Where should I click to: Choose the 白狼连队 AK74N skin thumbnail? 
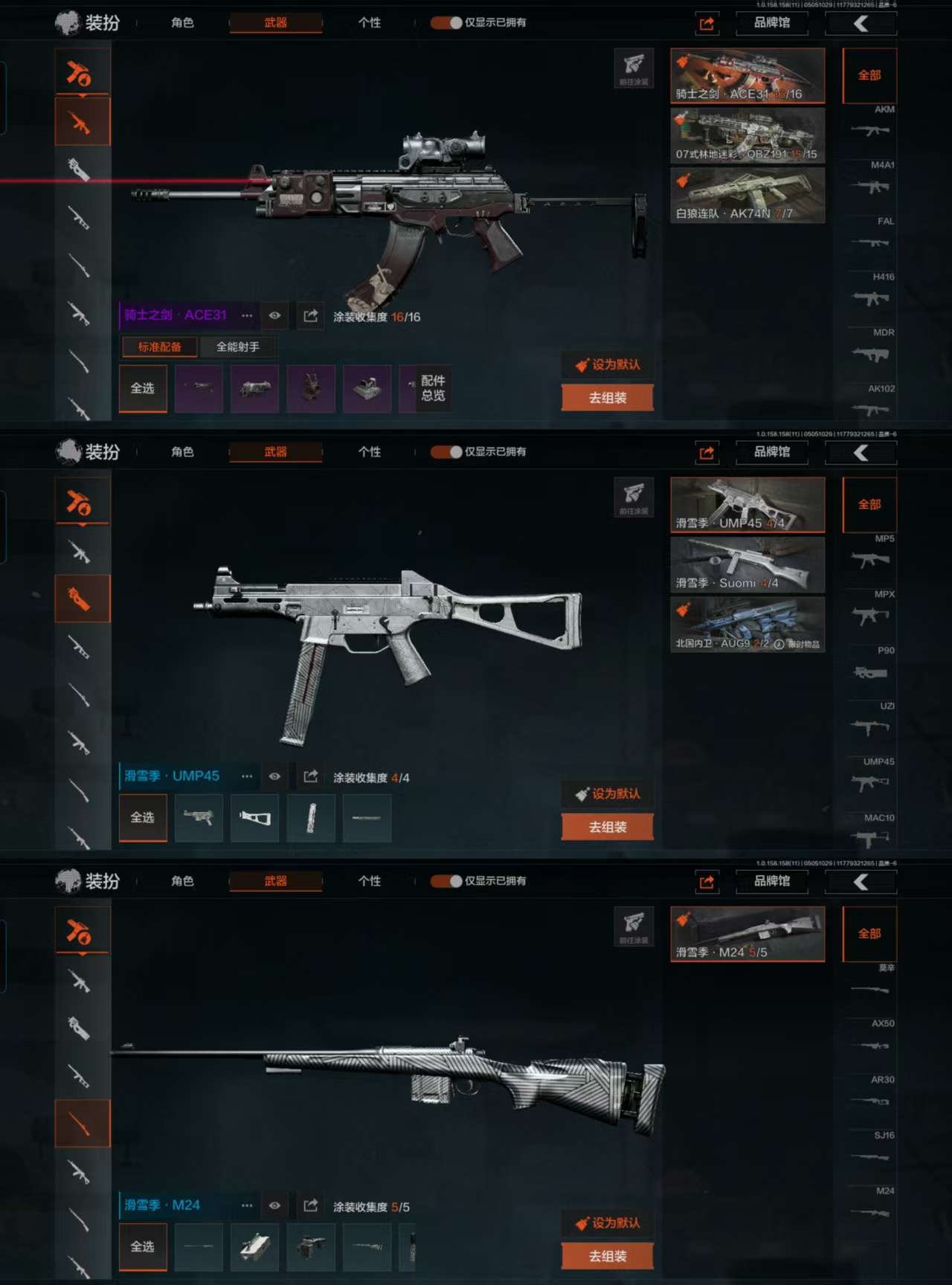747,195
